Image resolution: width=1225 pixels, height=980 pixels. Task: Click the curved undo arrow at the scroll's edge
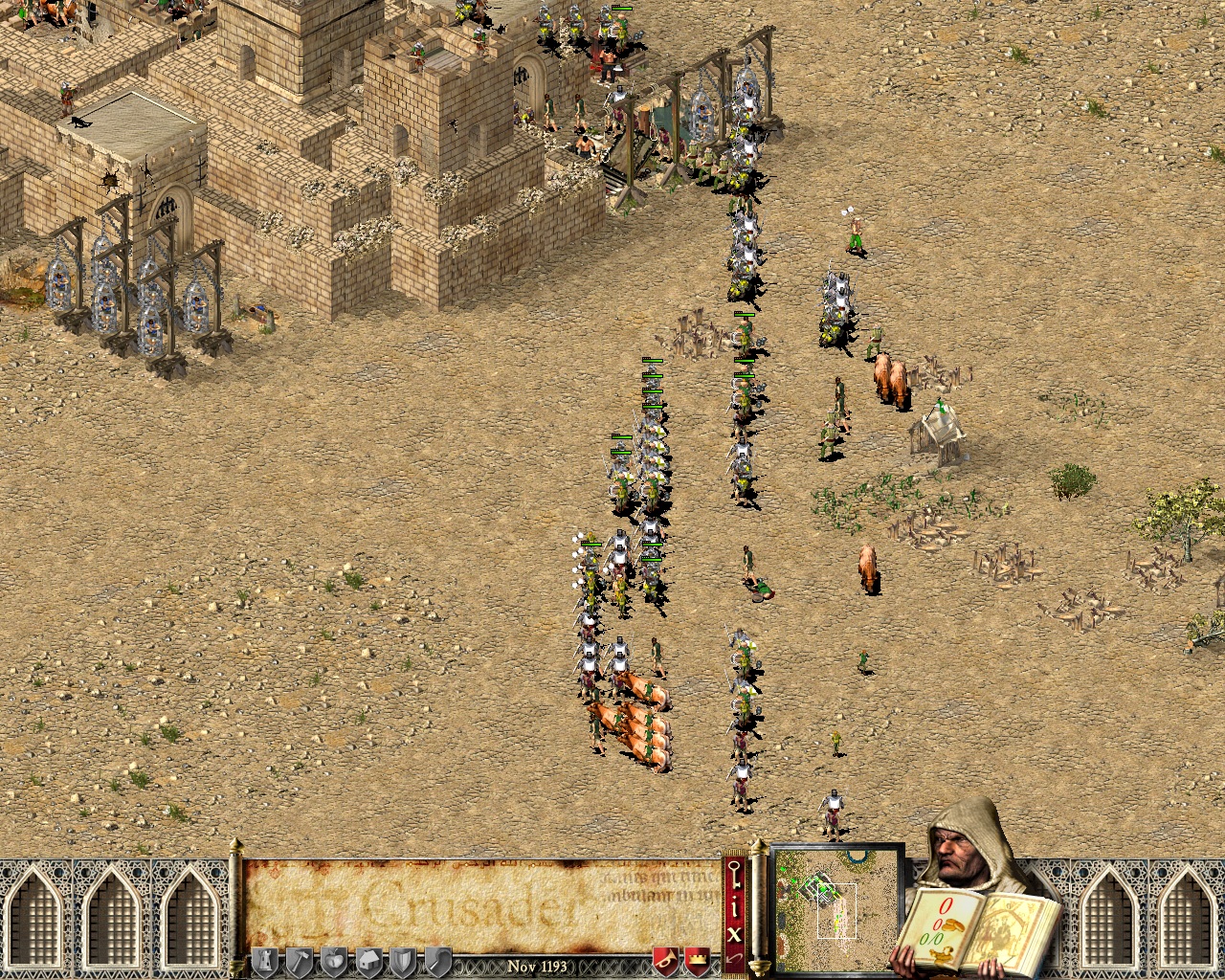(x=735, y=957)
